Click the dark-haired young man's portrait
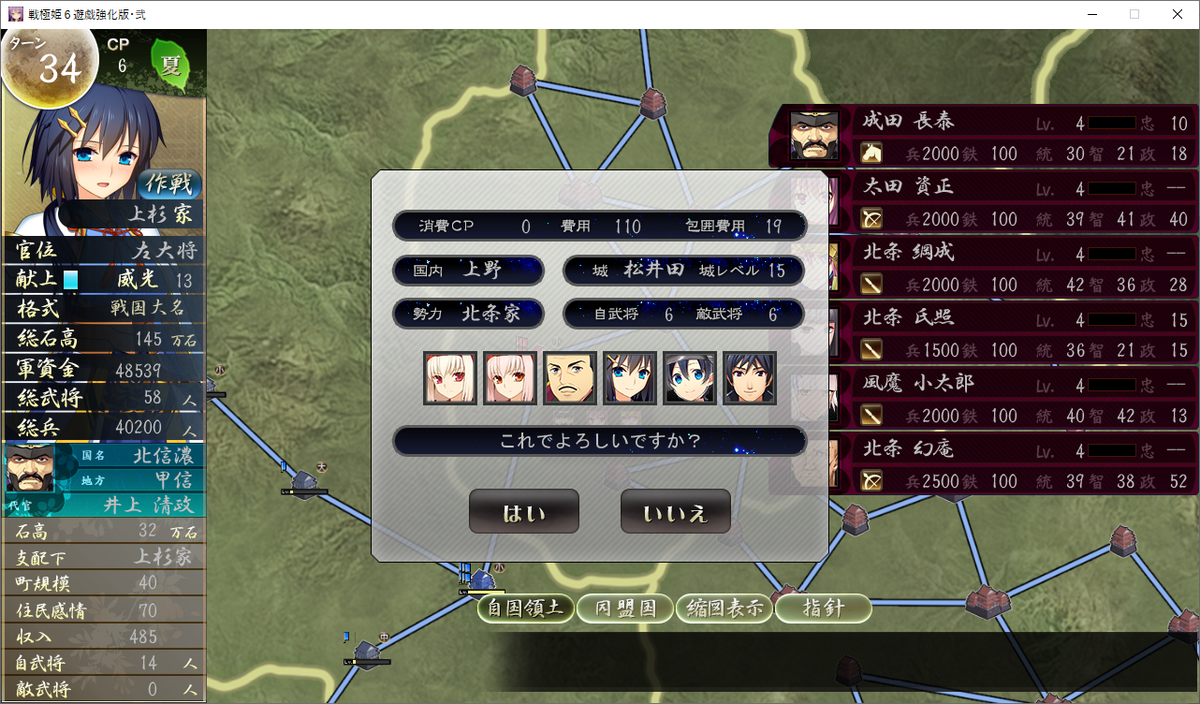Viewport: 1200px width, 704px height. [x=750, y=378]
